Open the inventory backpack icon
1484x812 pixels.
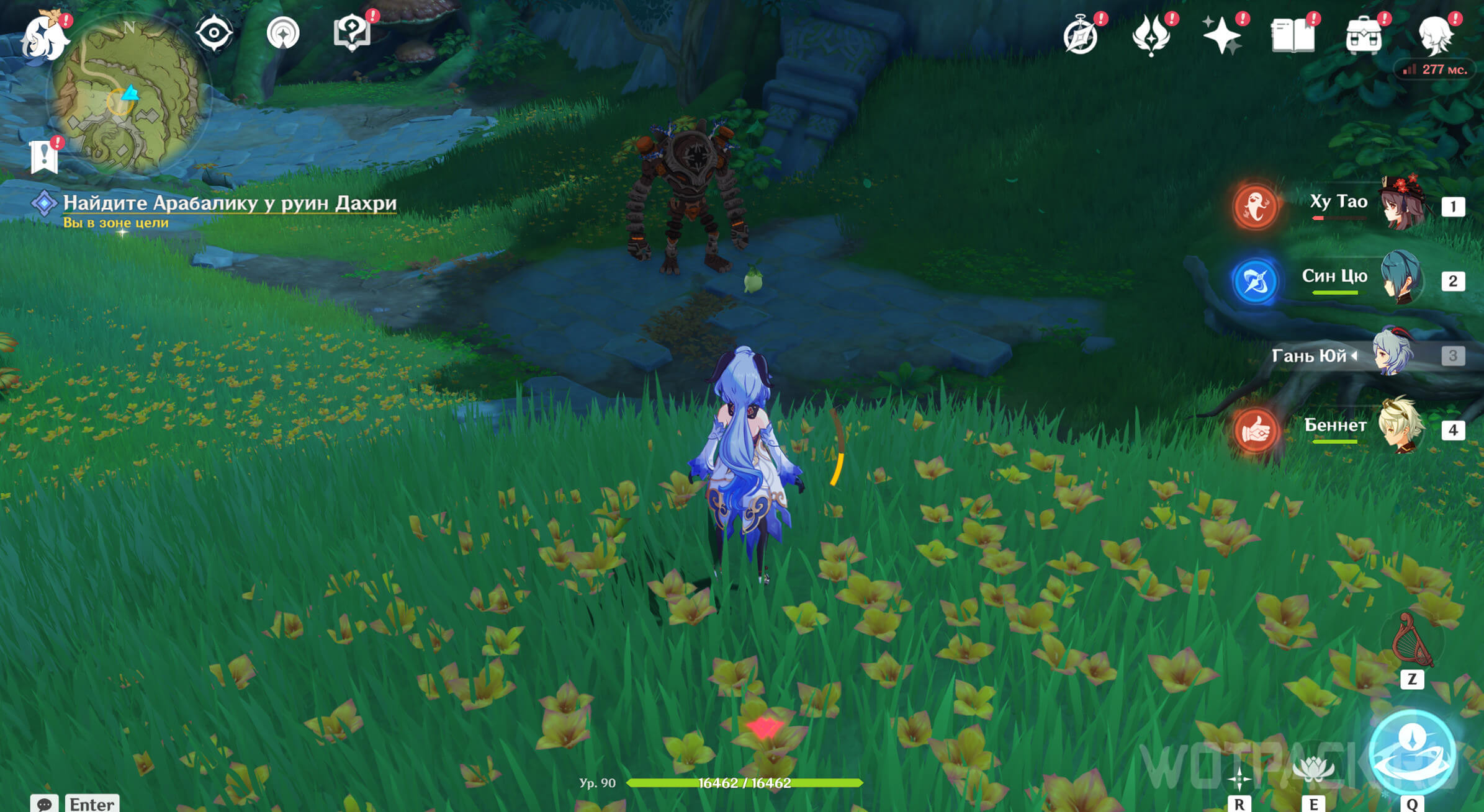tap(1363, 36)
